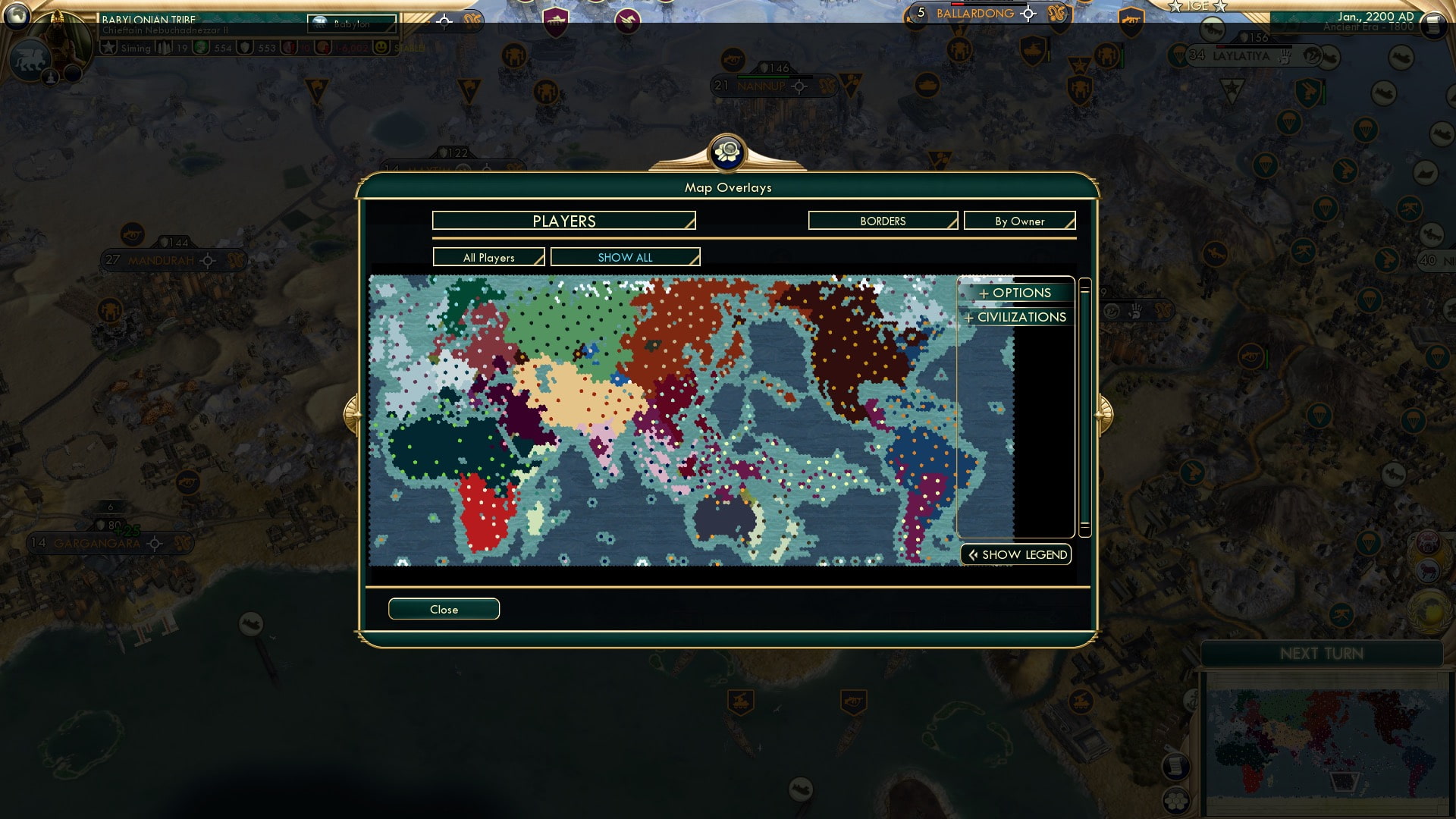The image size is (1456, 819).
Task: Click the Babylon lion civilization emblem
Action: pyautogui.click(x=30, y=58)
